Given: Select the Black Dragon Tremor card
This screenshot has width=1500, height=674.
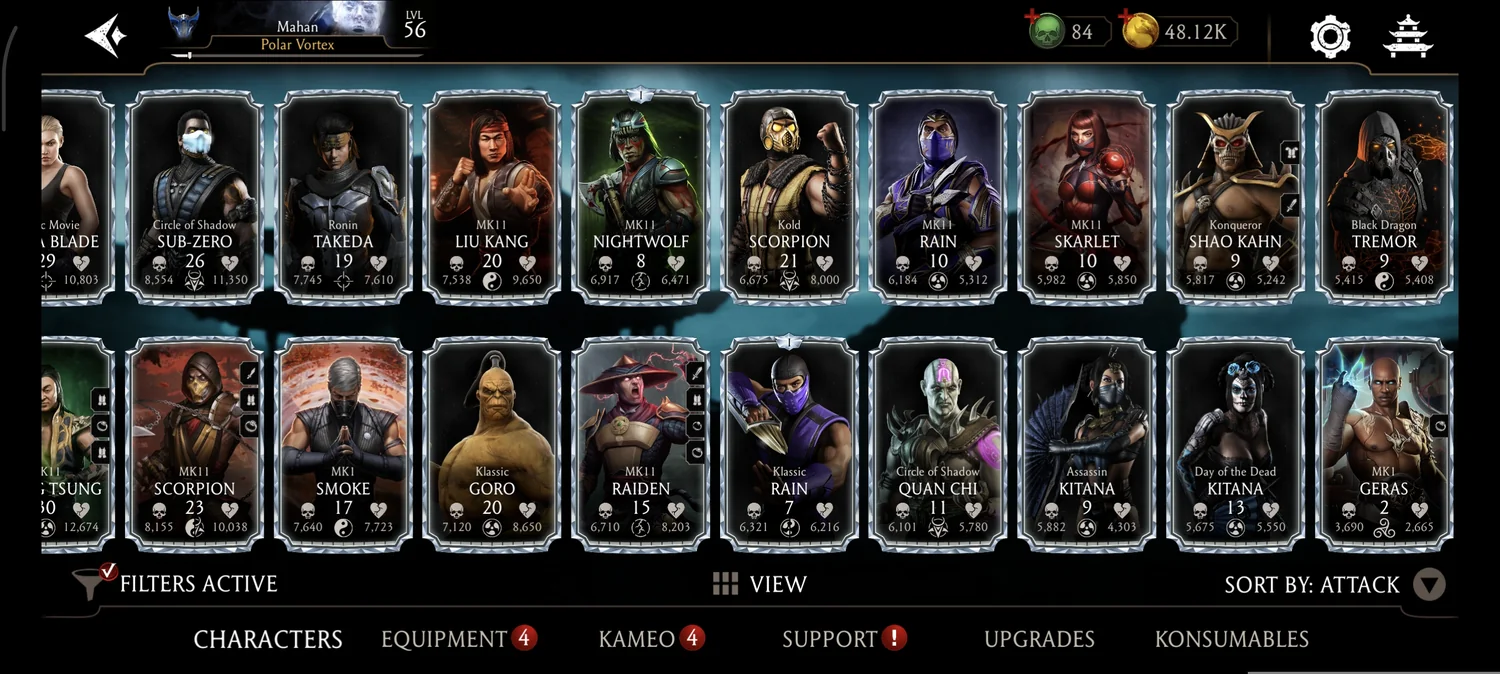Looking at the screenshot, I should tap(1385, 195).
